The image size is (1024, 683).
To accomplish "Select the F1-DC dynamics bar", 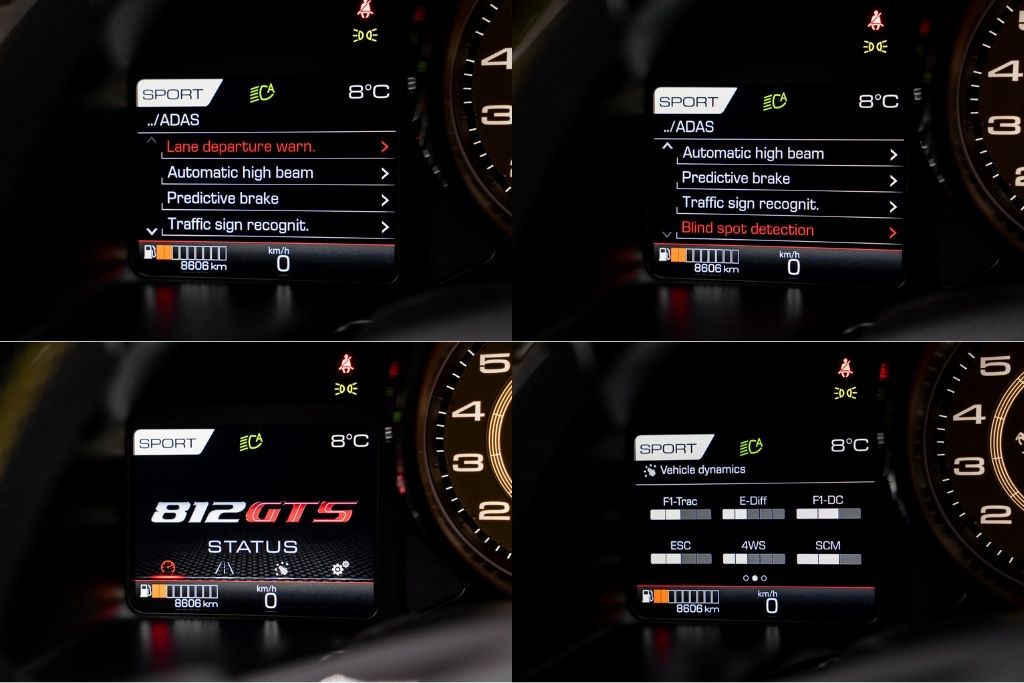I will click(828, 514).
